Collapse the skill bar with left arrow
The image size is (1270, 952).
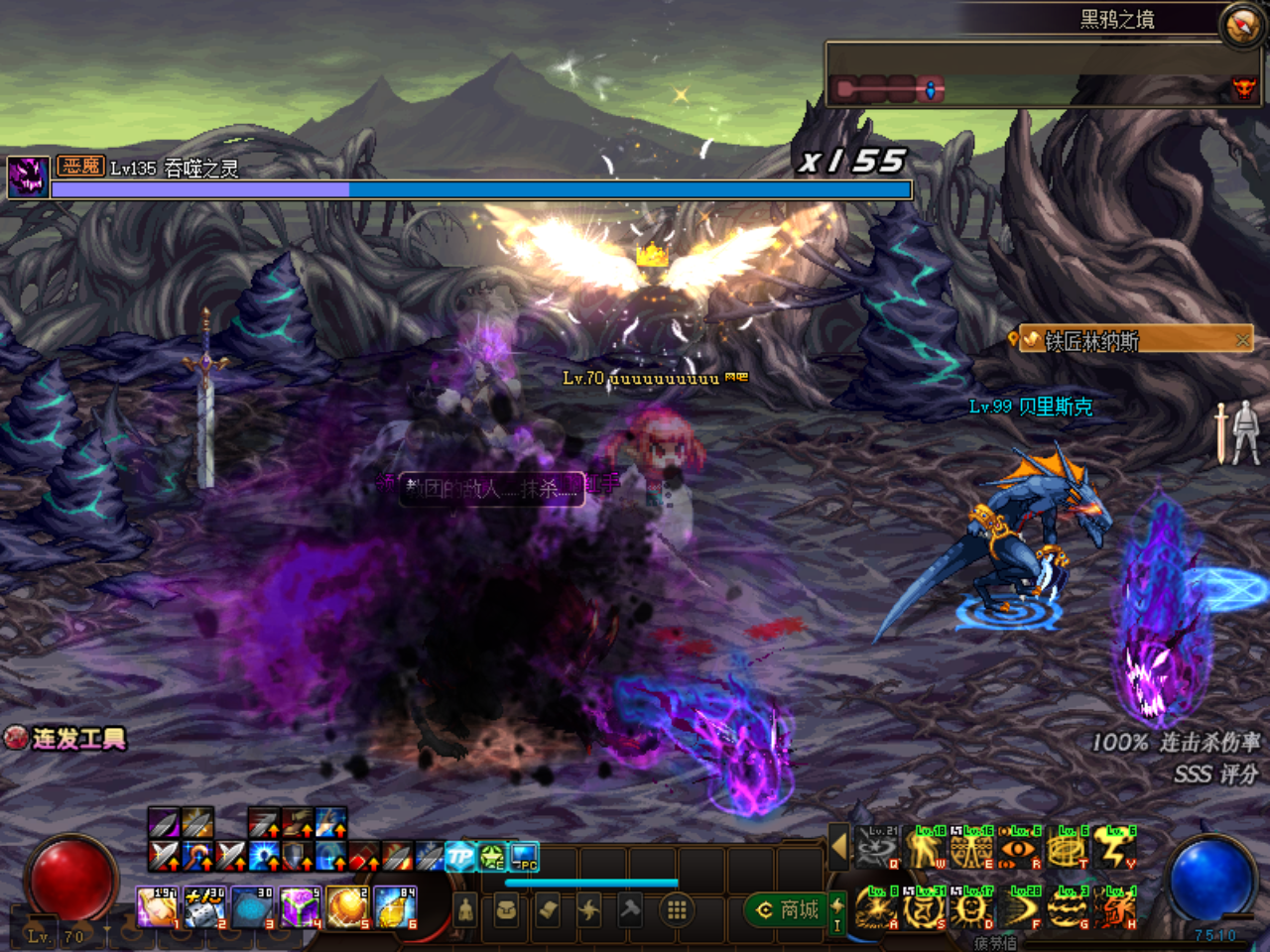pos(838,847)
